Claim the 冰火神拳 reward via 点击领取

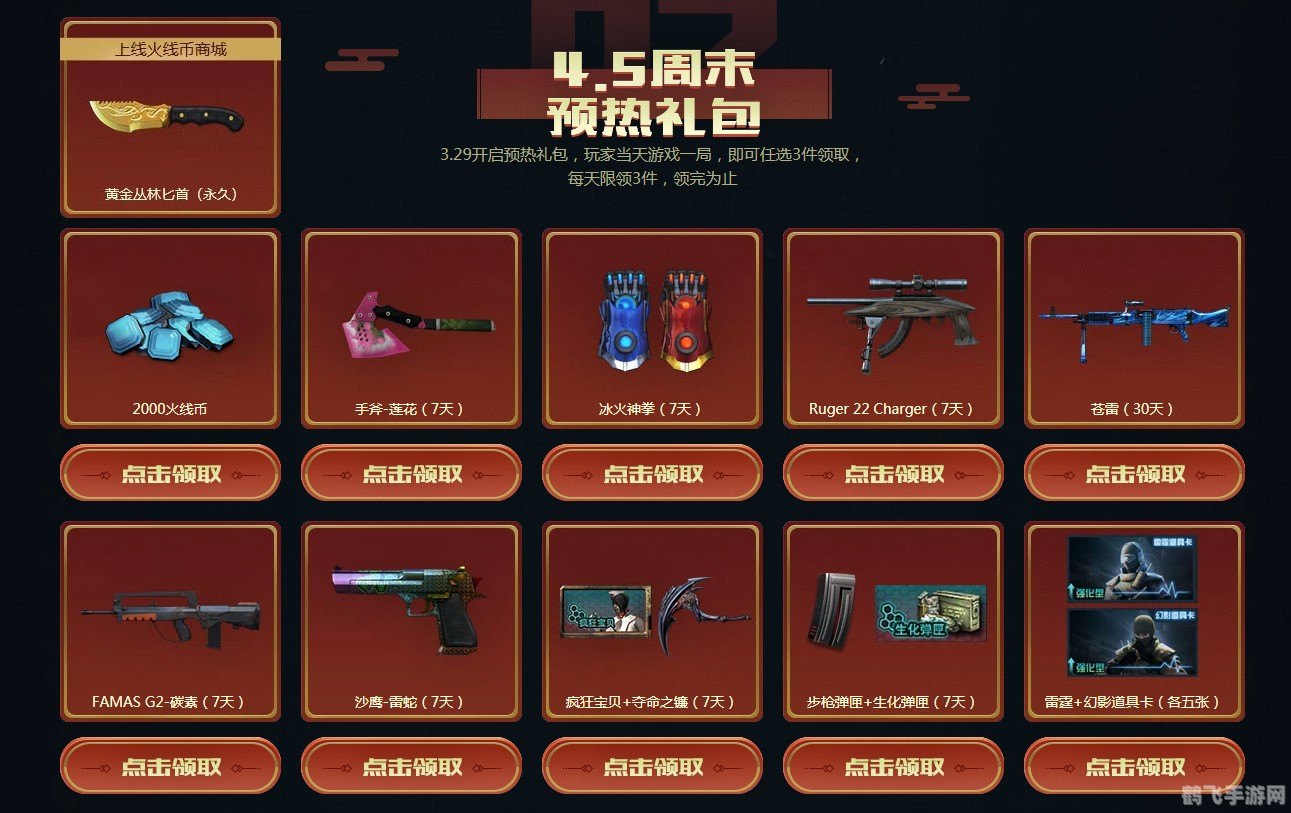[652, 473]
